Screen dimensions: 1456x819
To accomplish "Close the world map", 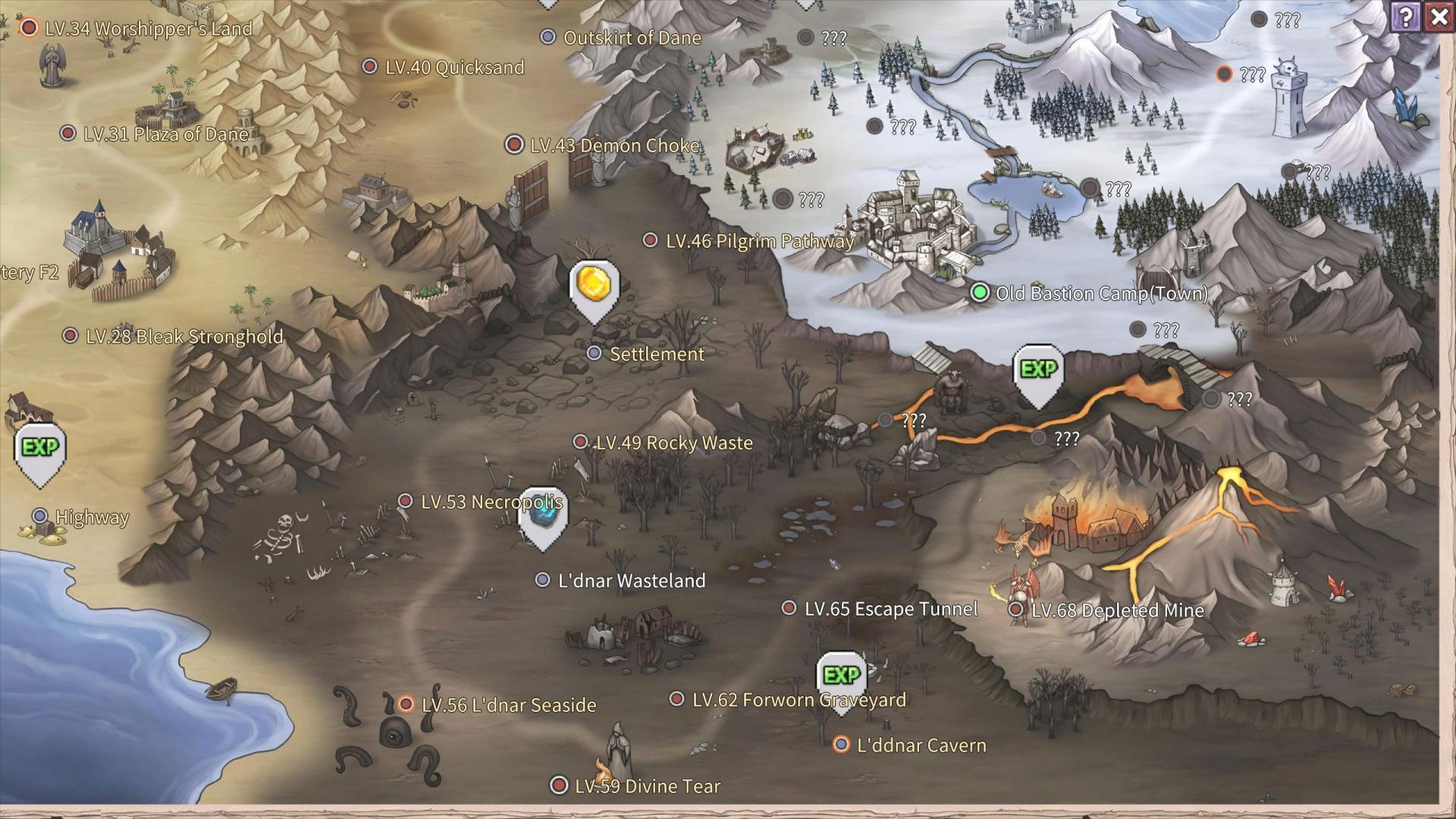I will coord(1439,16).
